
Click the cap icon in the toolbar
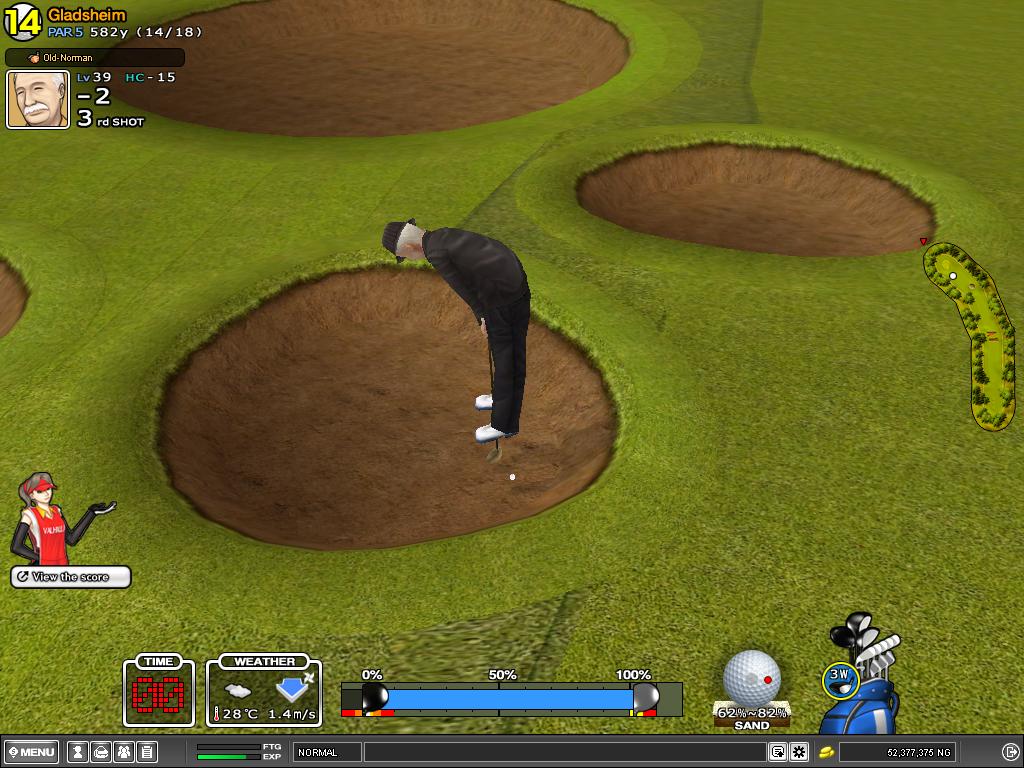[101, 752]
